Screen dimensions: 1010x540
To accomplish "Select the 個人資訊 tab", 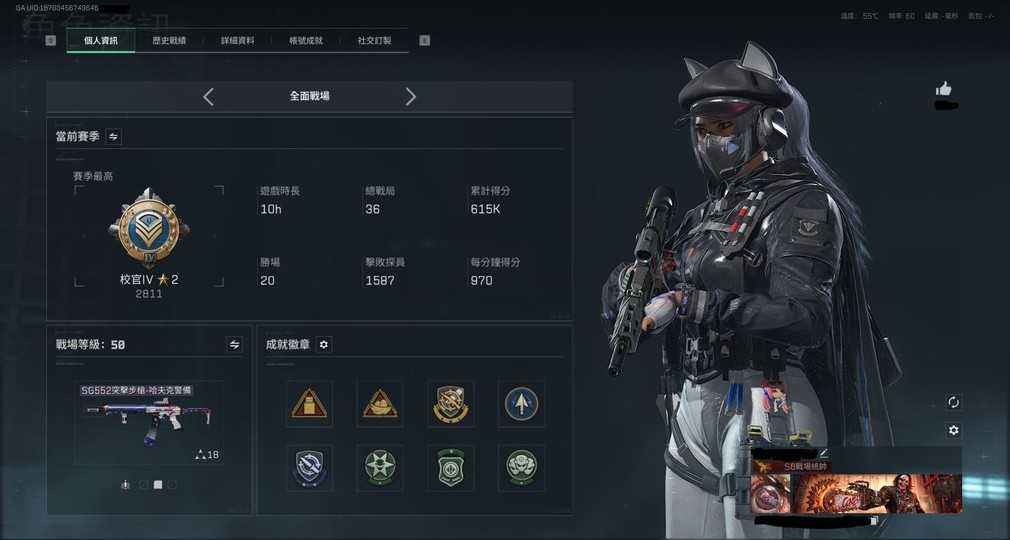I will (x=101, y=41).
